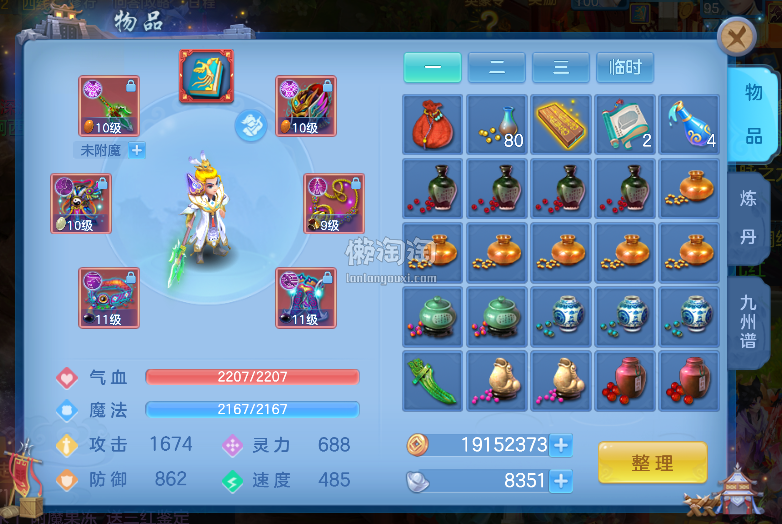Select bag page 一
This screenshot has height=524, width=782.
(x=432, y=68)
